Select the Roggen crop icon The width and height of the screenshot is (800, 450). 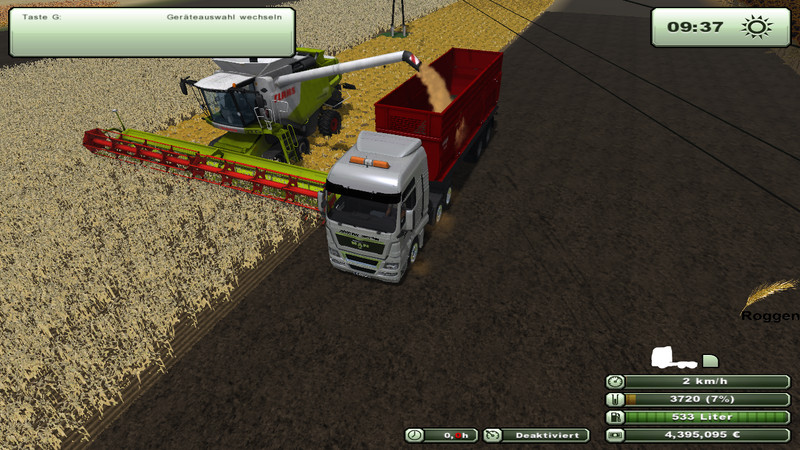click(x=768, y=295)
